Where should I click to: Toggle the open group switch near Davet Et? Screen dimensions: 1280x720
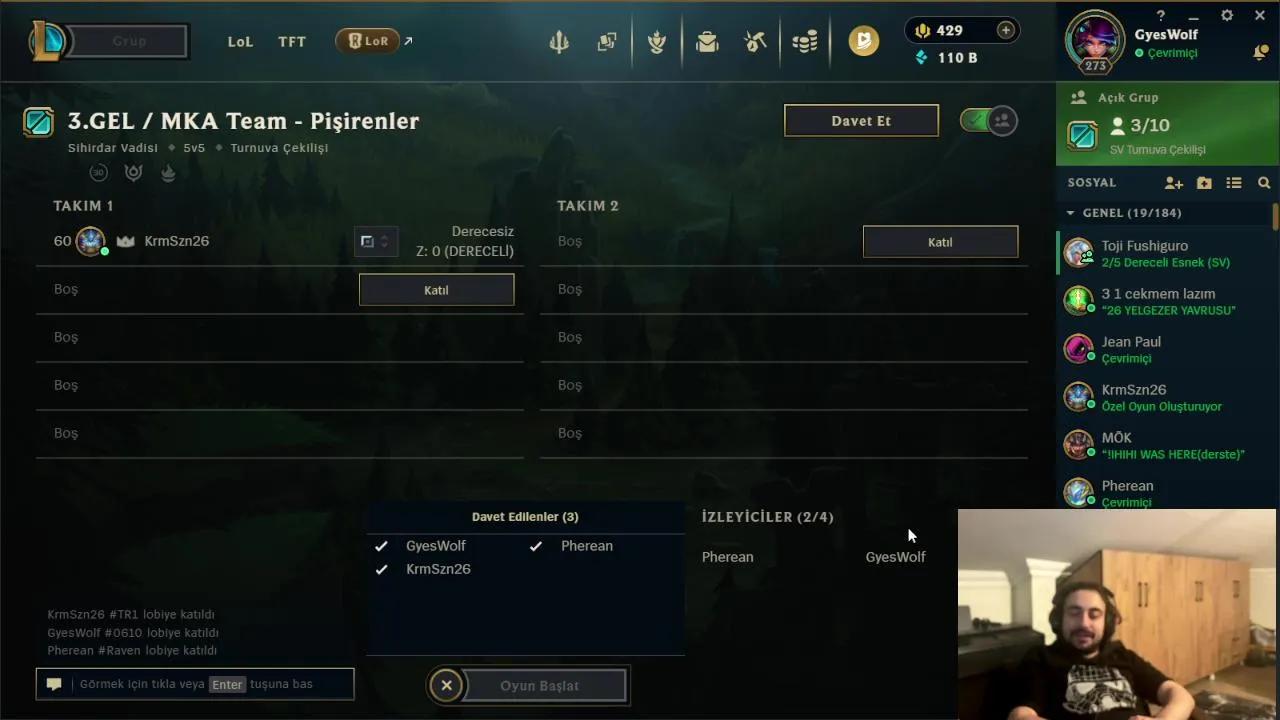(x=988, y=119)
